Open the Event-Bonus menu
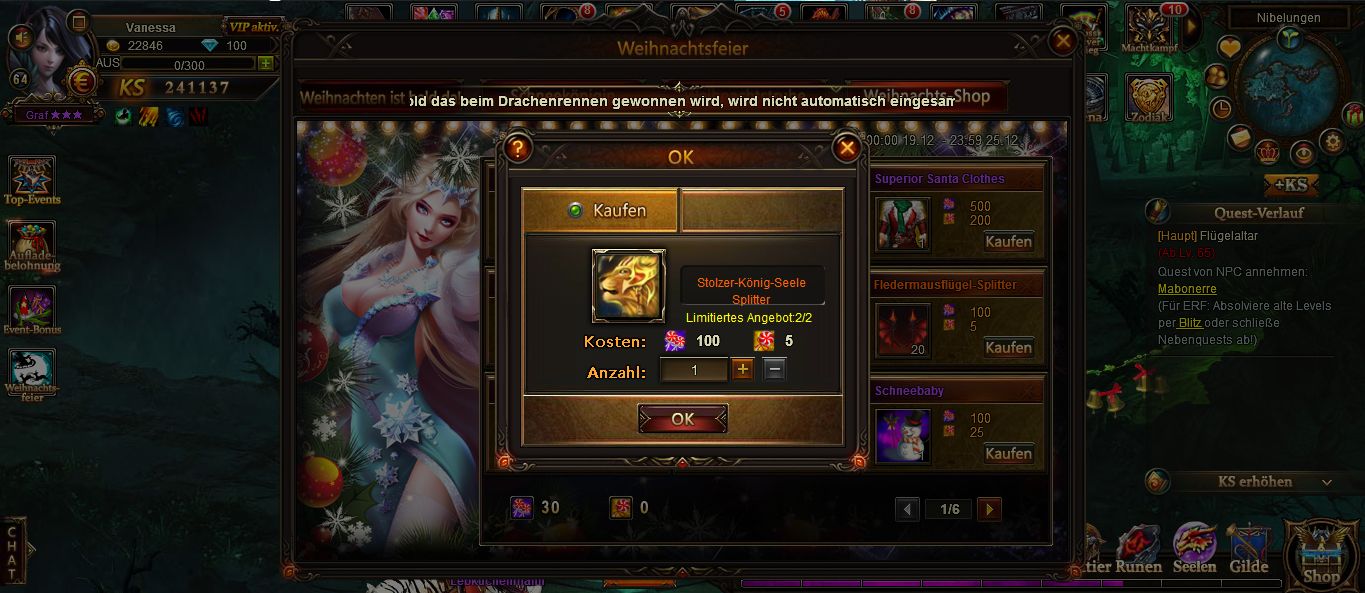This screenshot has width=1365, height=593. (x=32, y=310)
